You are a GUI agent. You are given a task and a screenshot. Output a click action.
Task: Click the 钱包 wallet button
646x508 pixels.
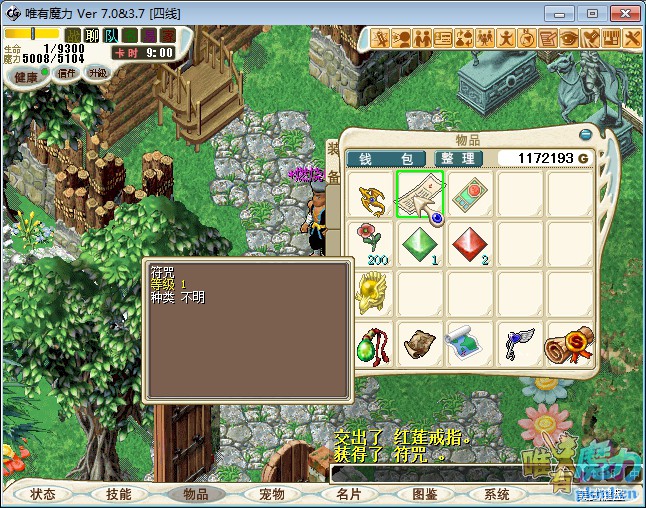click(x=386, y=159)
